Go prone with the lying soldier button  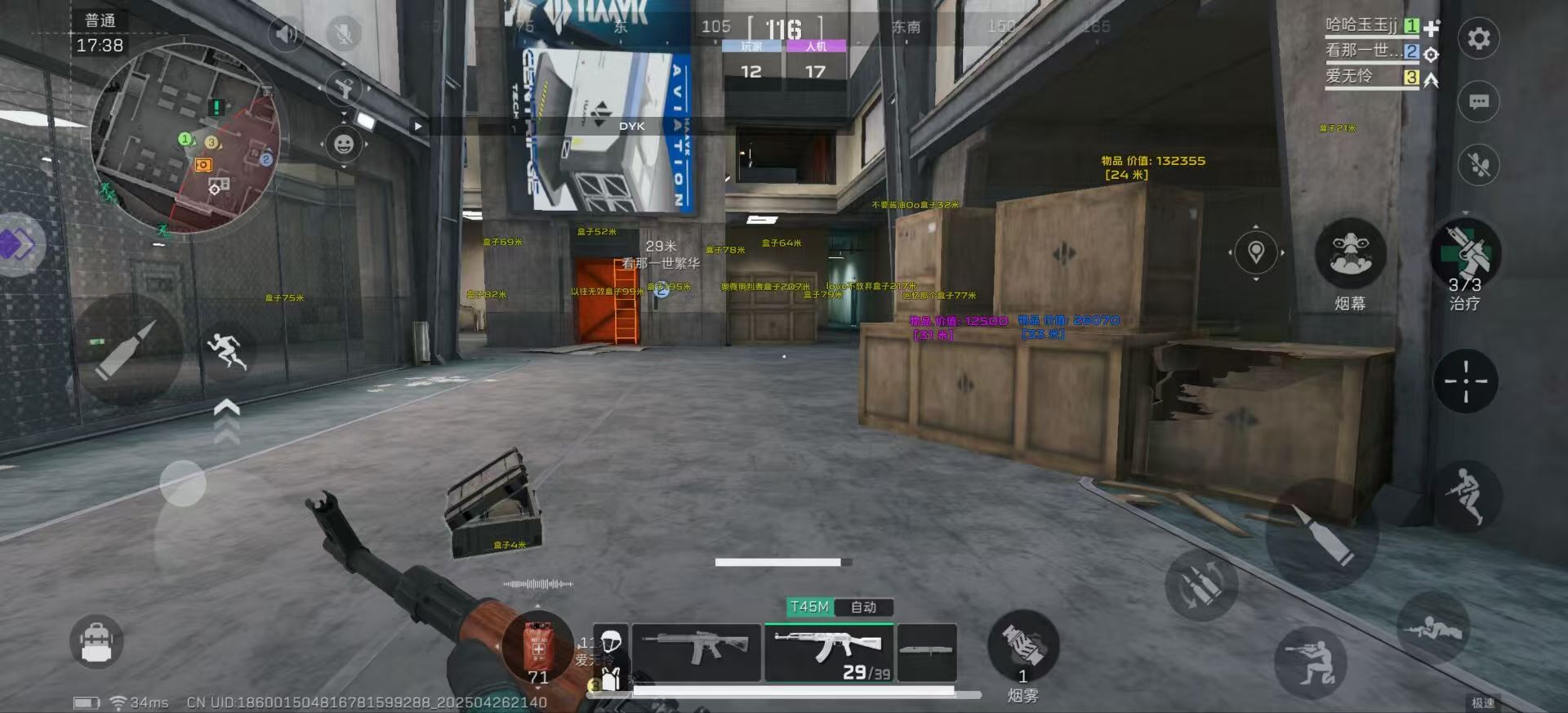tap(1433, 626)
